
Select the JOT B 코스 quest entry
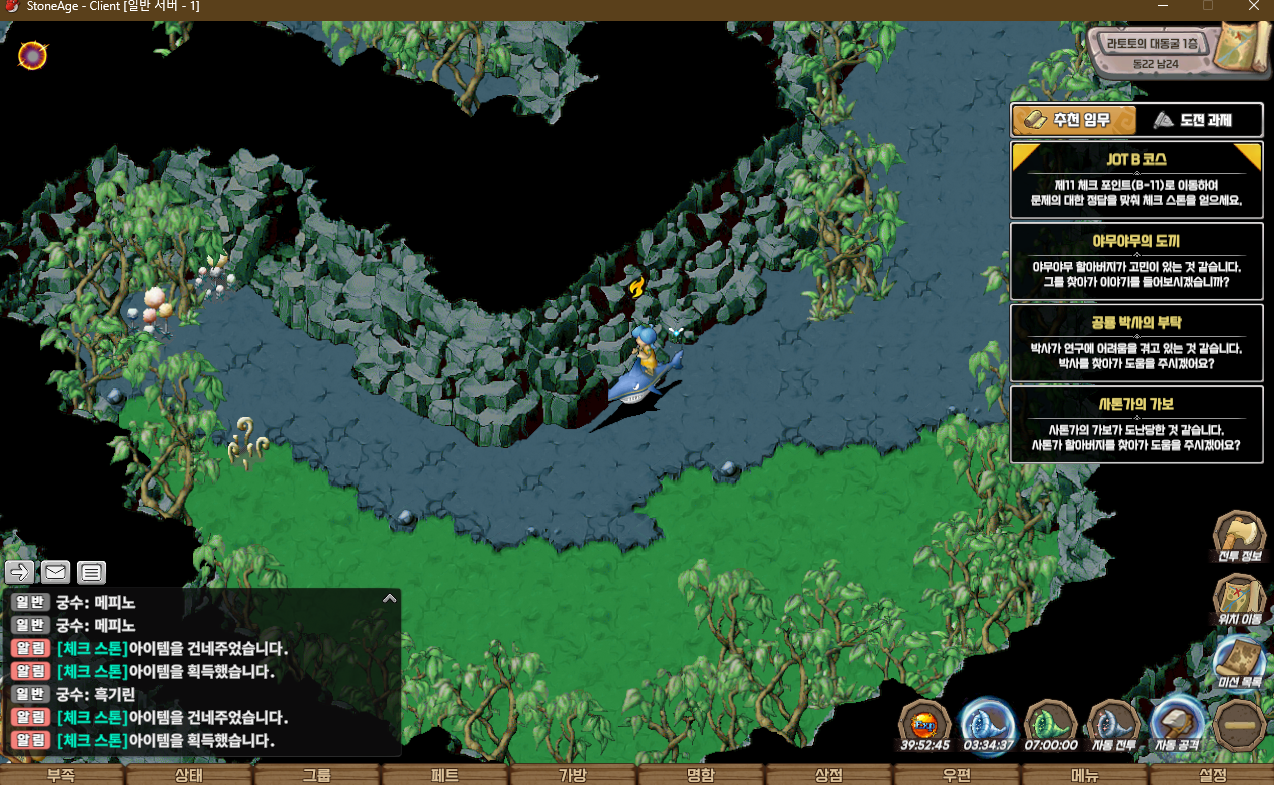tap(1136, 179)
